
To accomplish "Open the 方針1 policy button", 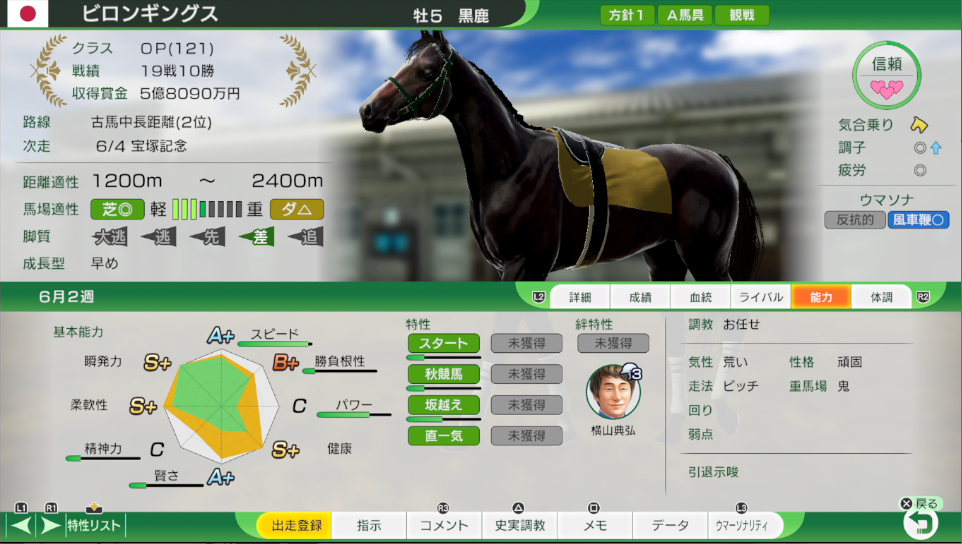I will click(x=627, y=15).
